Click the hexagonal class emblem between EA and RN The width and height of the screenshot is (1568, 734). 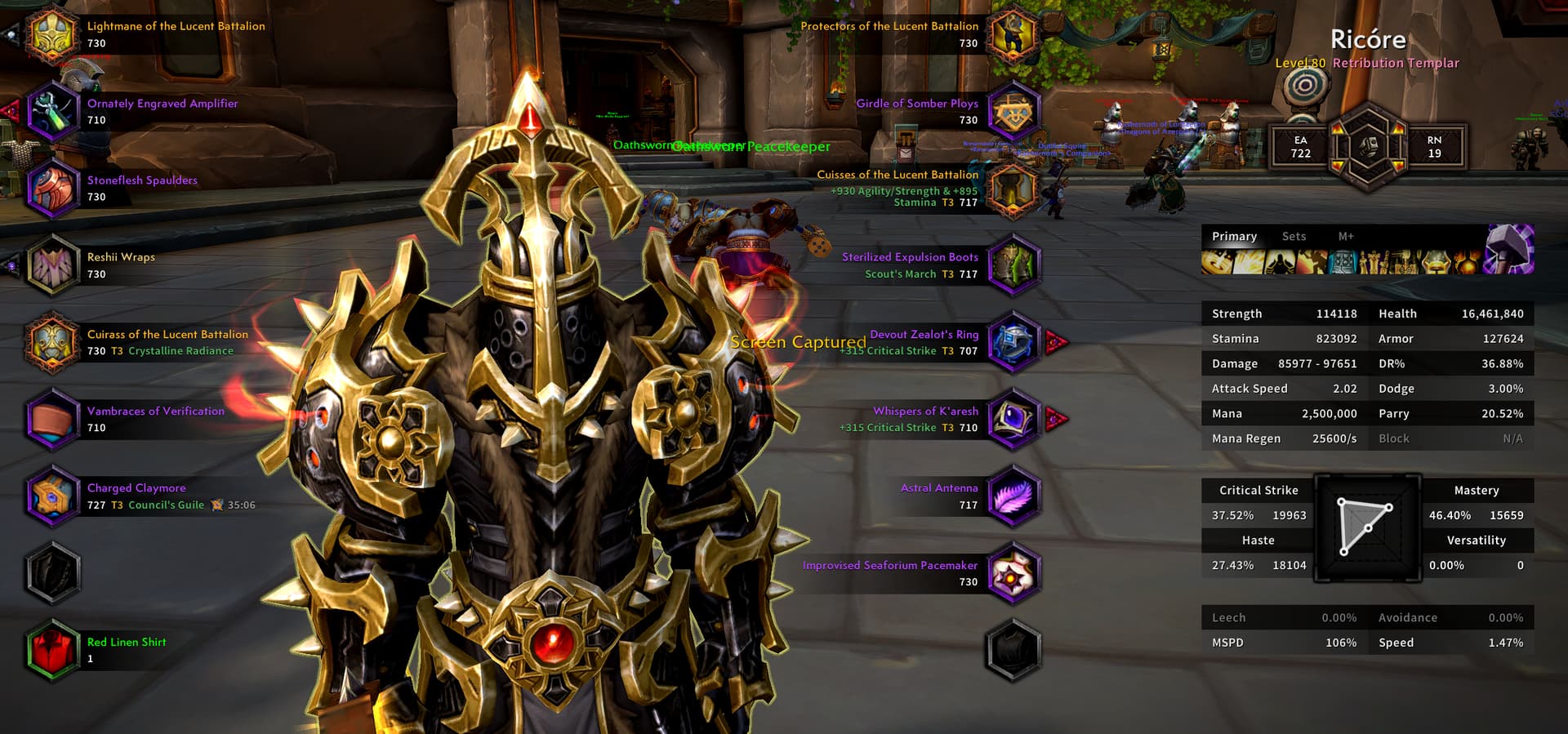coord(1368,147)
